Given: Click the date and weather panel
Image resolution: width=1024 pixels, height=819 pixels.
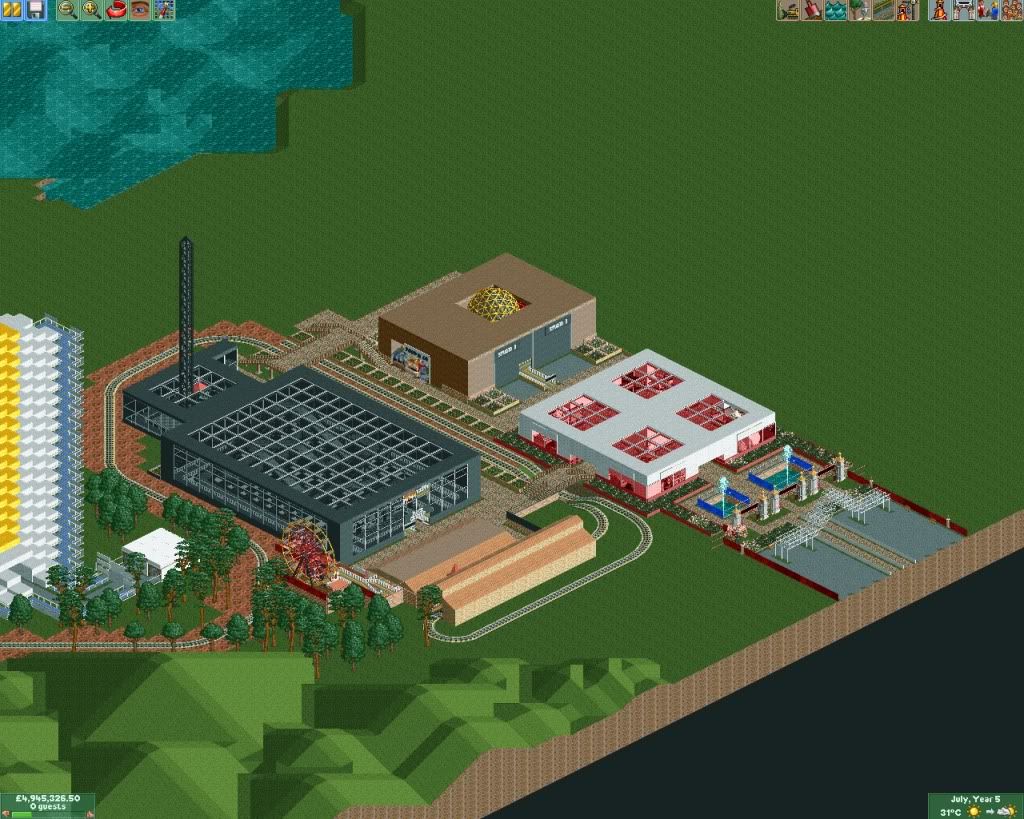Looking at the screenshot, I should pos(975,806).
